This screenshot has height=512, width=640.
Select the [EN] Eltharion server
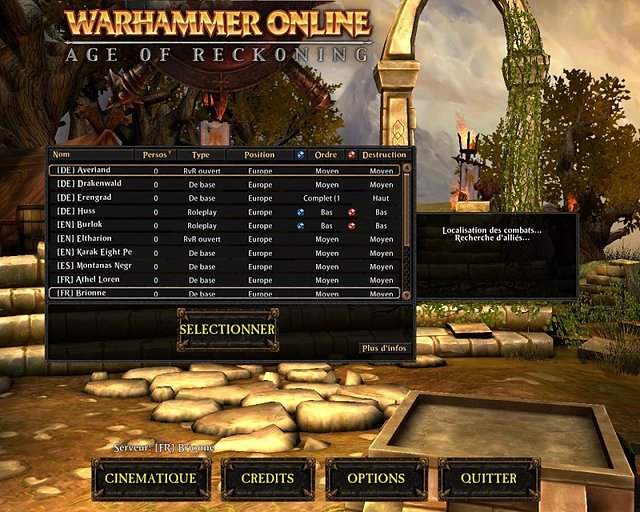(224, 240)
